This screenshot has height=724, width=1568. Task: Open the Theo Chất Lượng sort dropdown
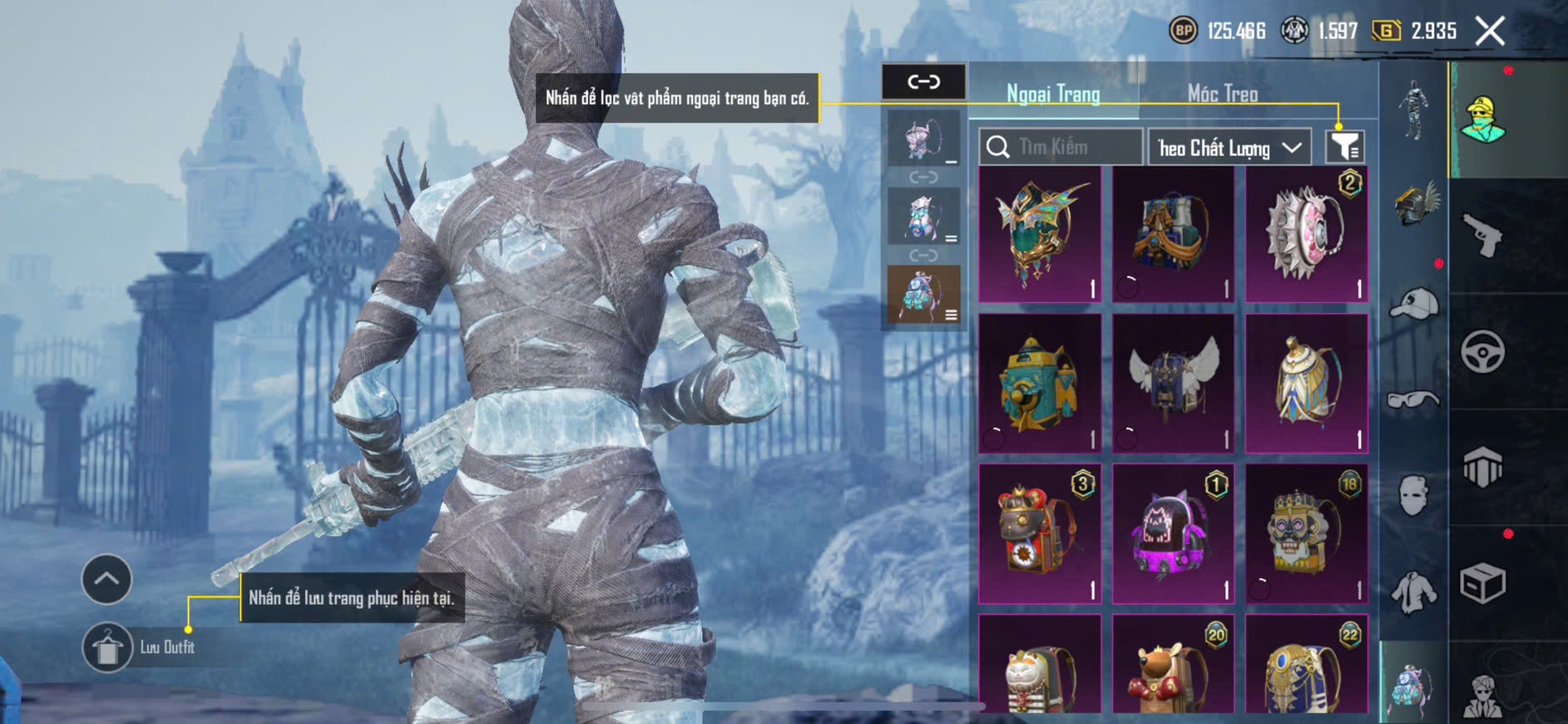(x=1229, y=148)
